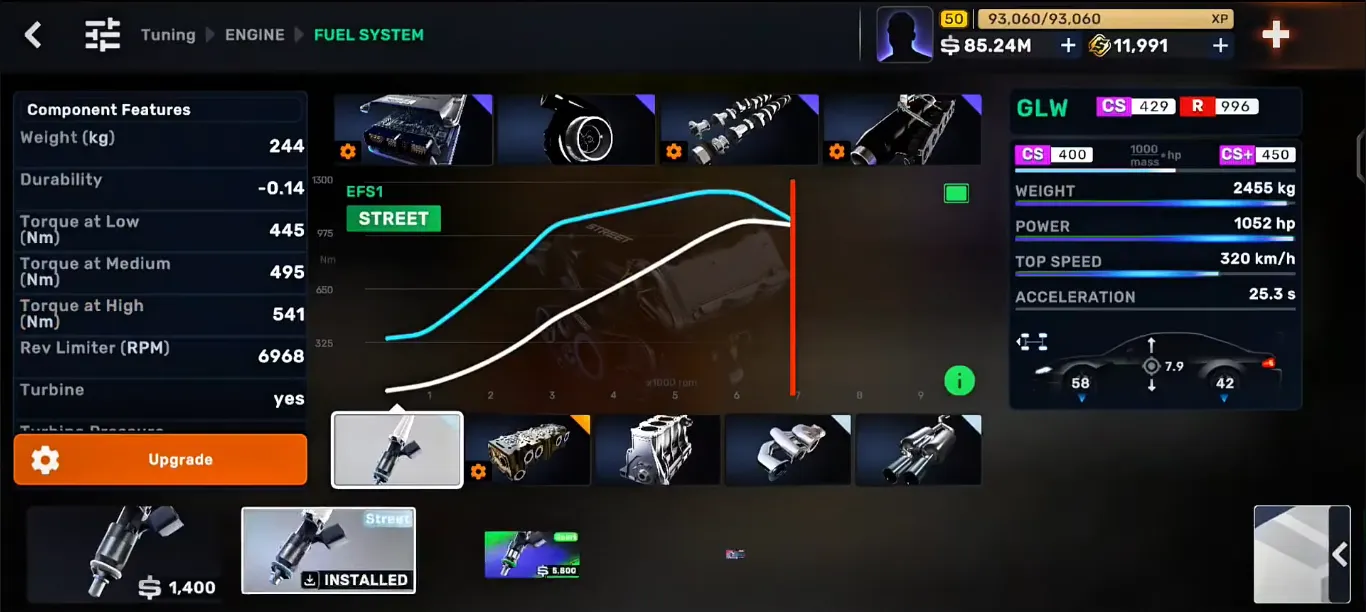Return to the ENGINE breadcrumb level
This screenshot has width=1366, height=612.
(254, 35)
